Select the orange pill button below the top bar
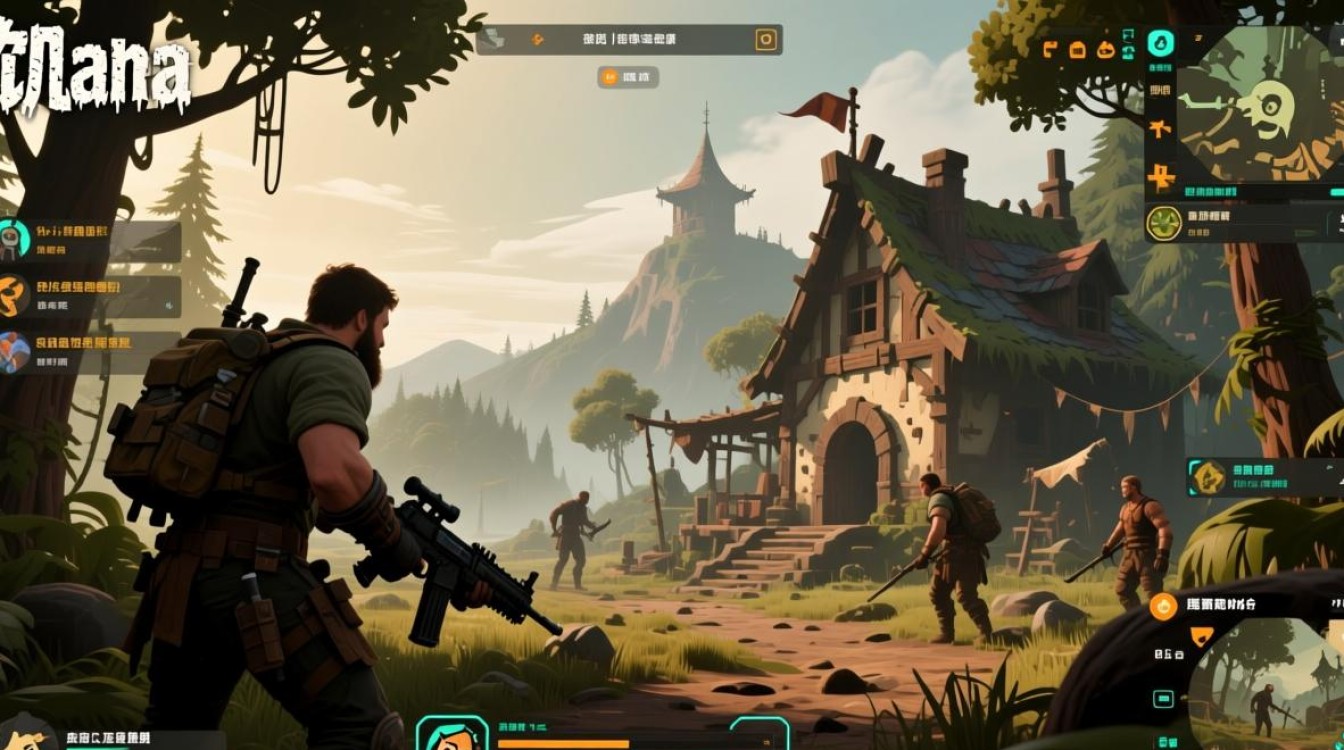 click(x=628, y=76)
